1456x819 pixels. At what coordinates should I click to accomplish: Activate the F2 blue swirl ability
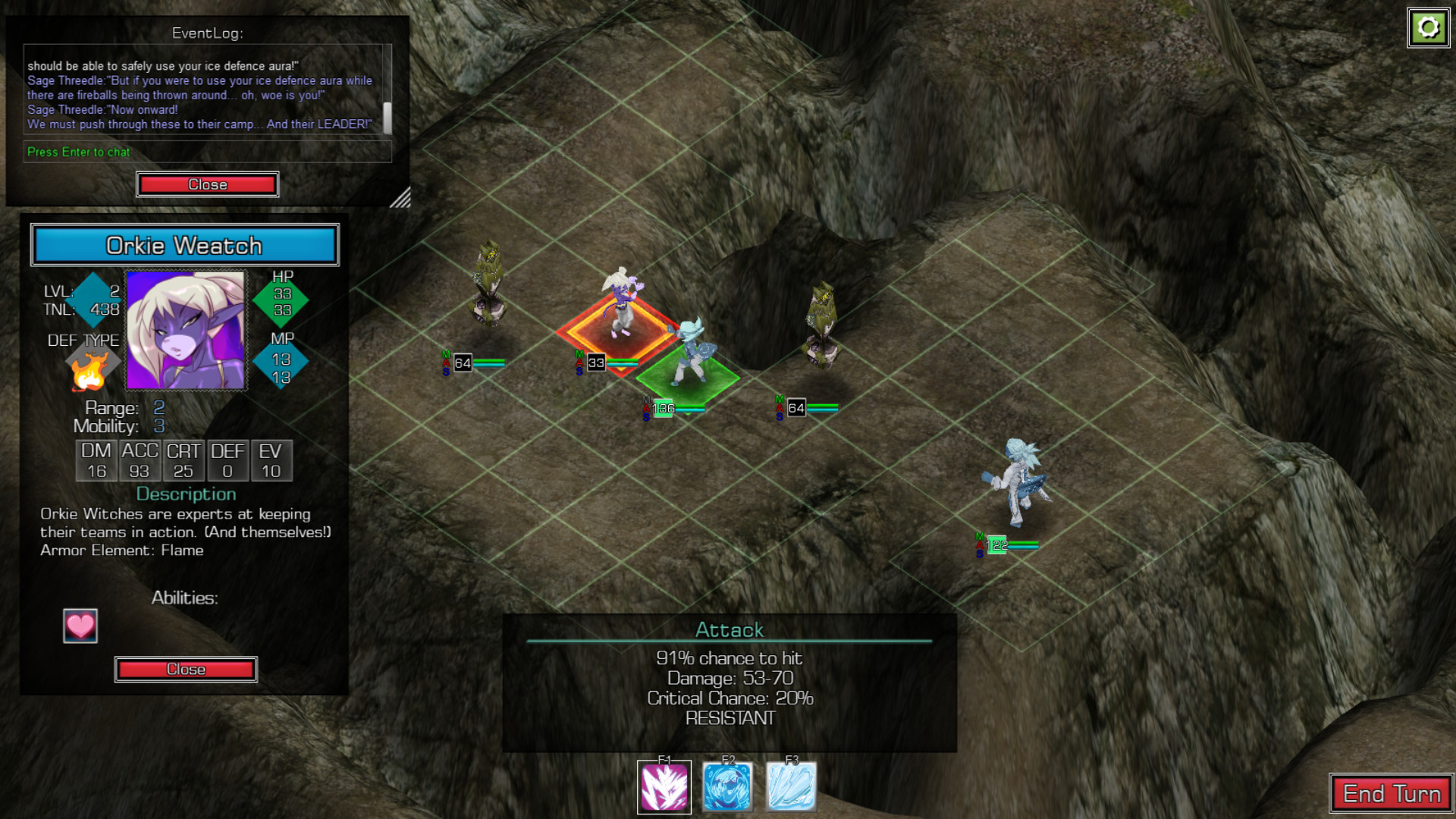[728, 787]
